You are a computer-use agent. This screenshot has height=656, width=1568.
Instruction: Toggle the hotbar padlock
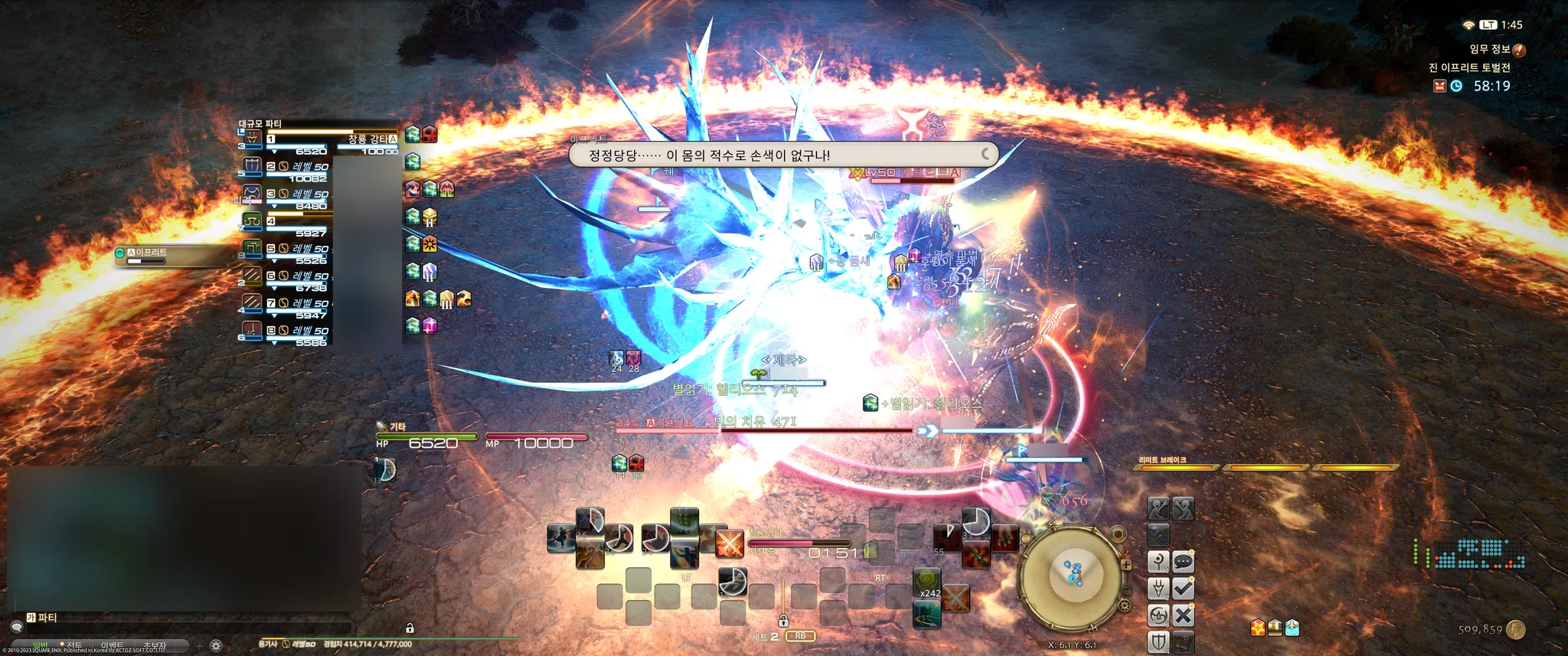783,620
